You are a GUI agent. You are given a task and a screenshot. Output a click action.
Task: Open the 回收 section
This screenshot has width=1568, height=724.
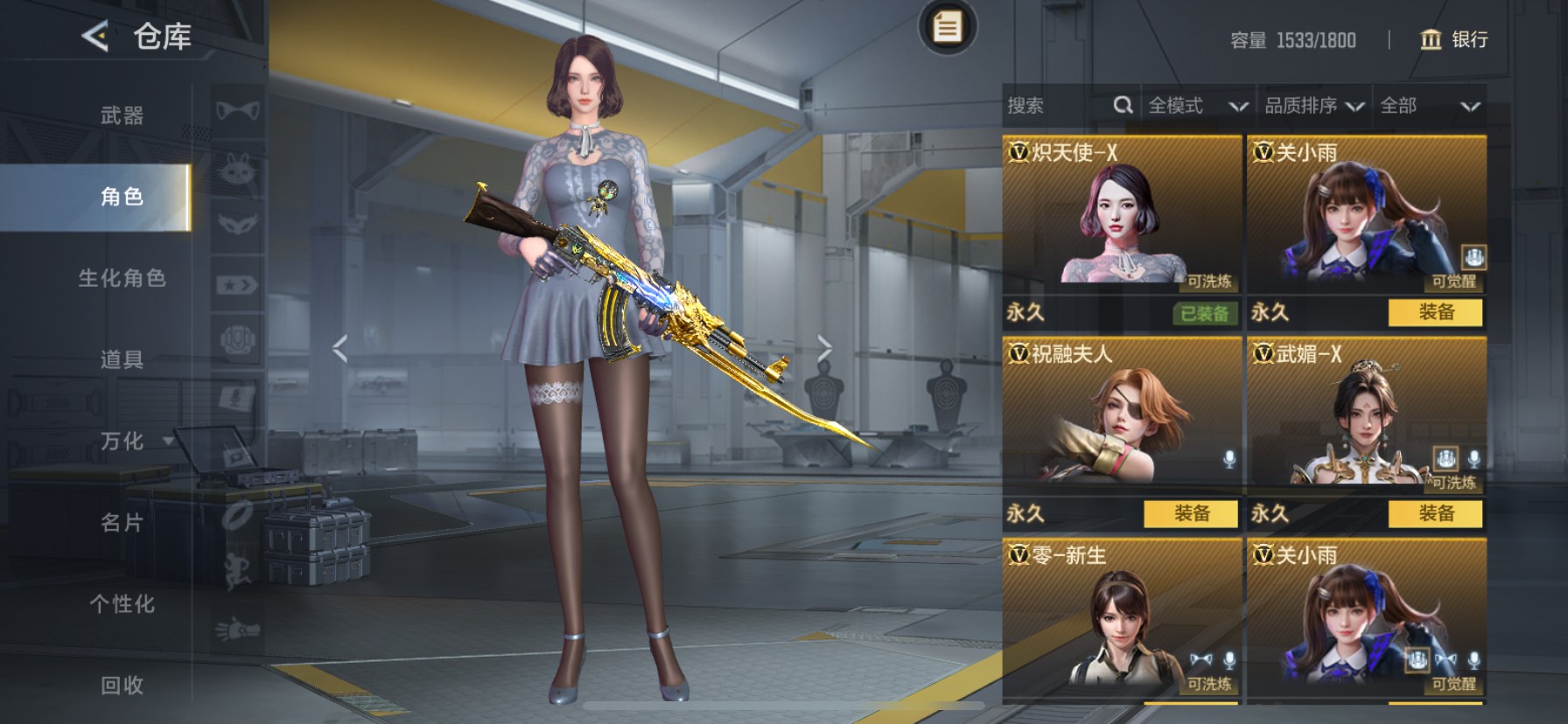[x=122, y=686]
